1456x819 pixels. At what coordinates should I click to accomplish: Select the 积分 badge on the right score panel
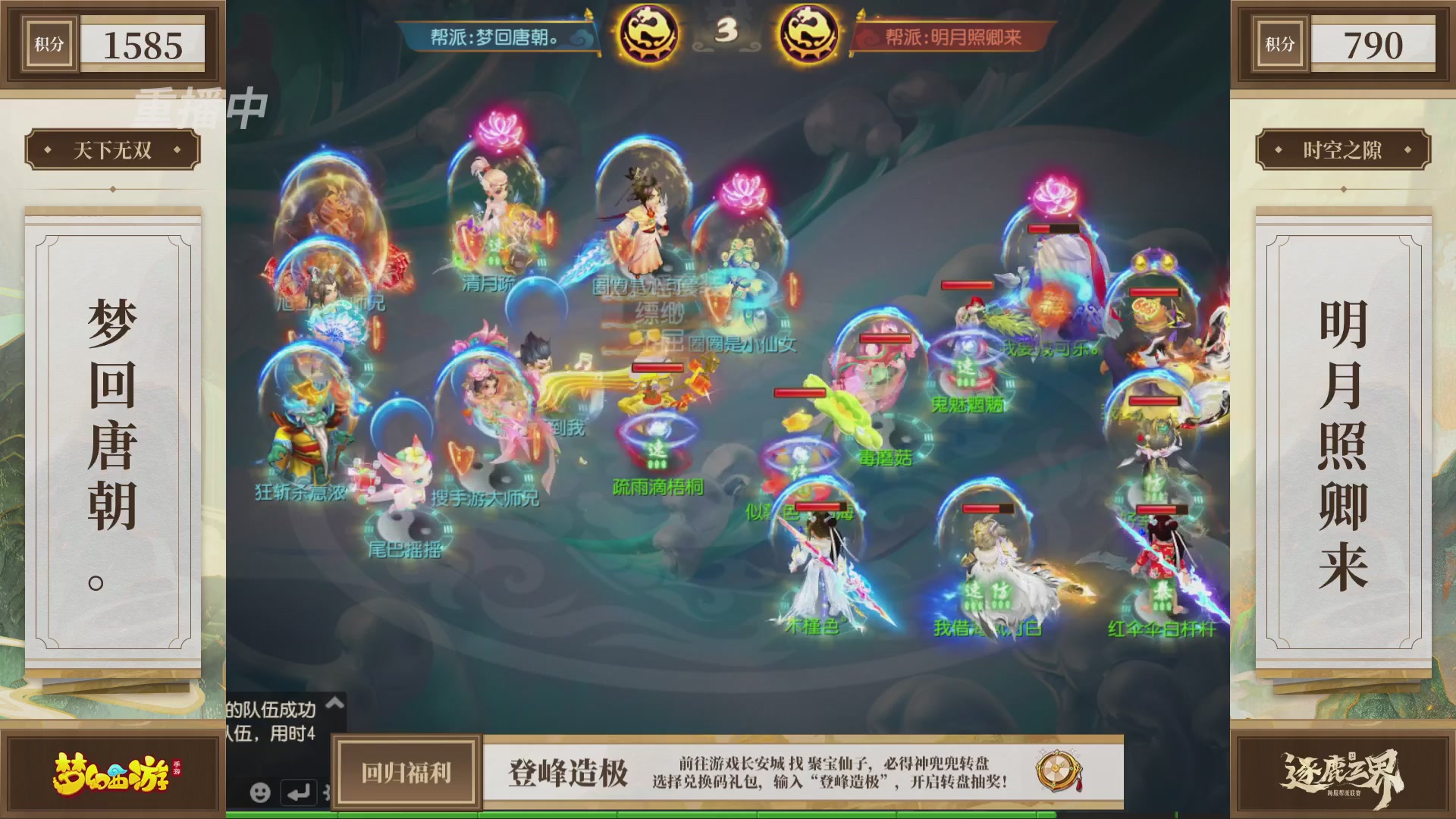pos(1279,43)
